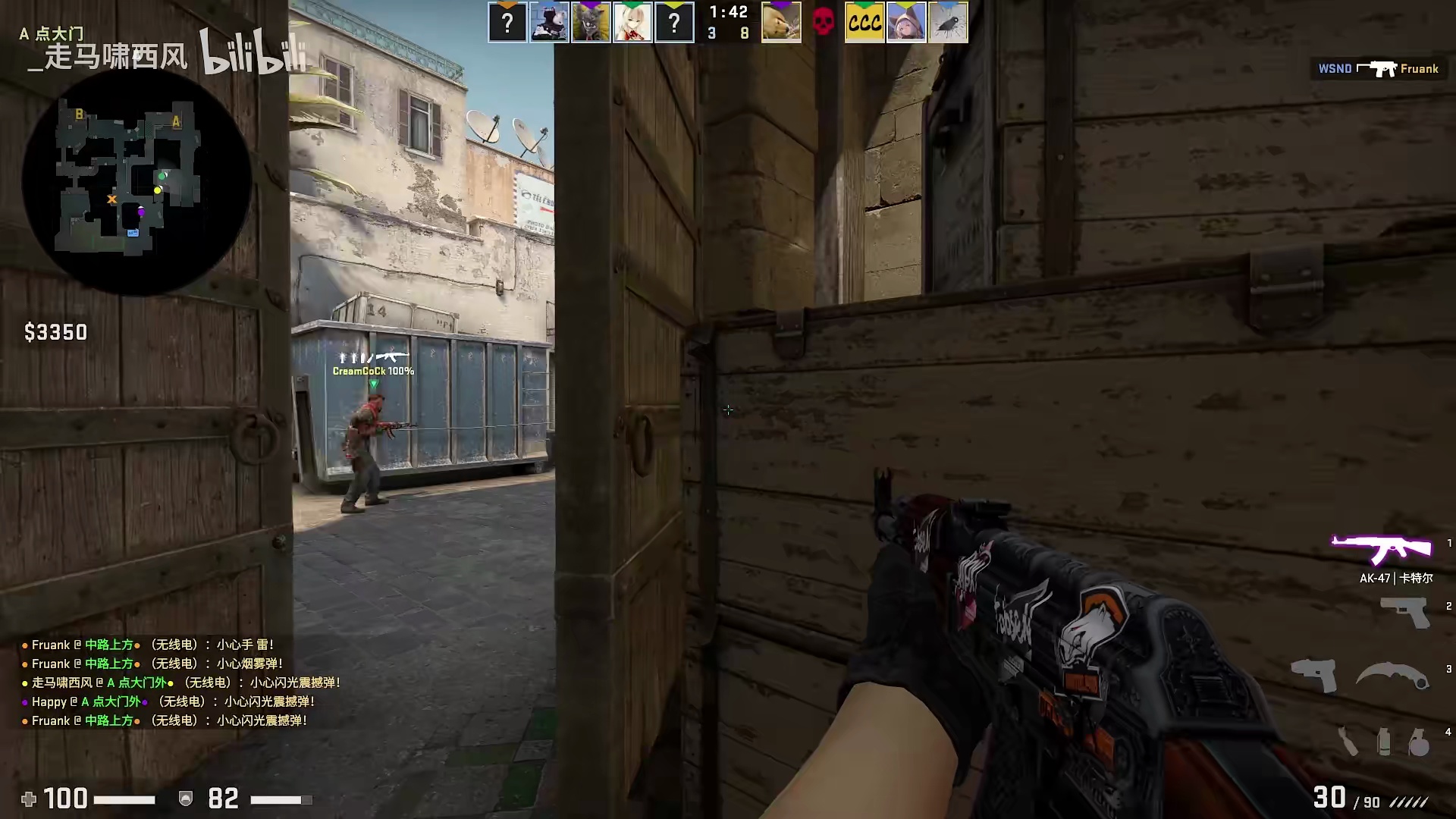Click Happy's radio message in chat

(x=173, y=701)
